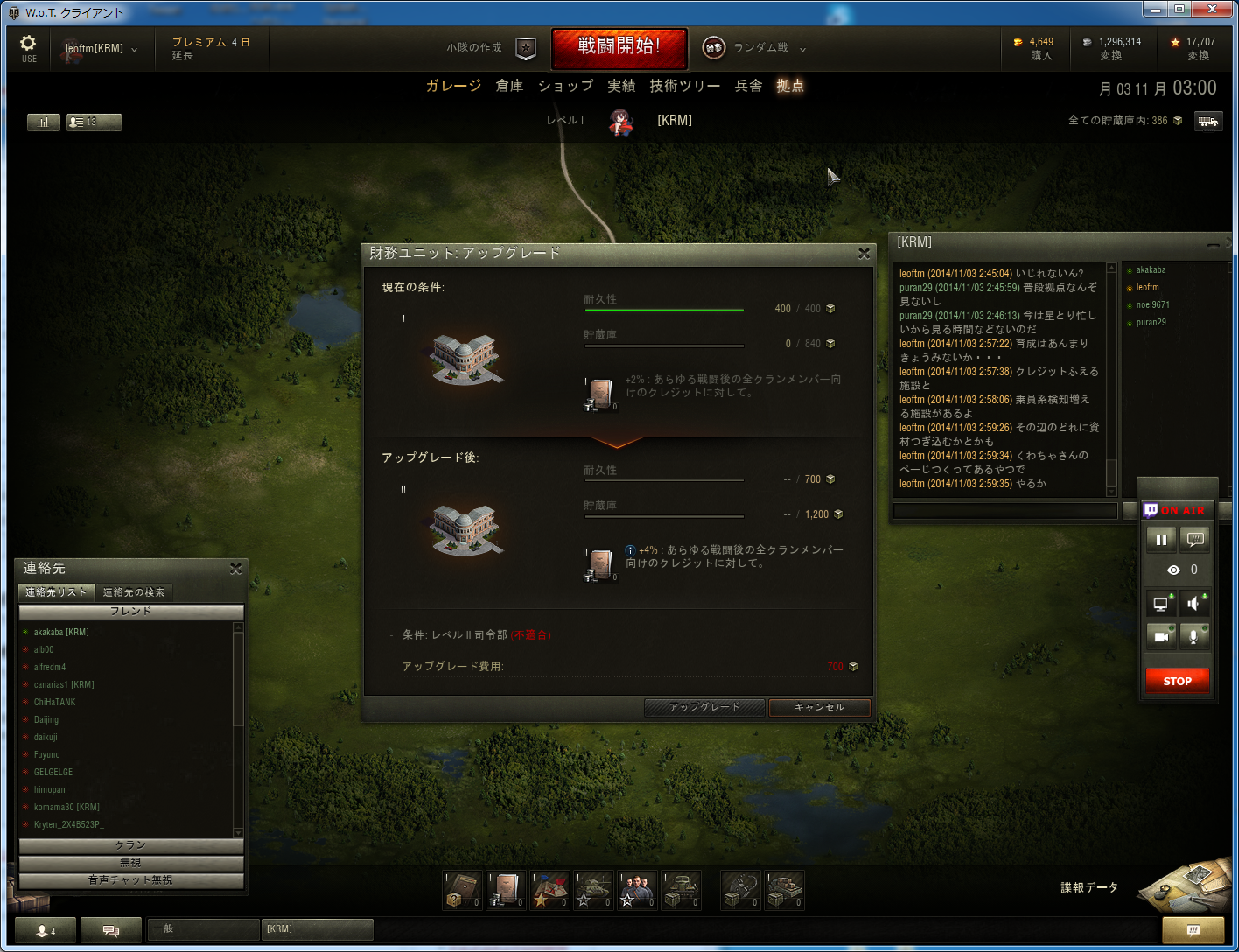
Task: Cancel the upgrade with キャンセル button
Action: [819, 707]
